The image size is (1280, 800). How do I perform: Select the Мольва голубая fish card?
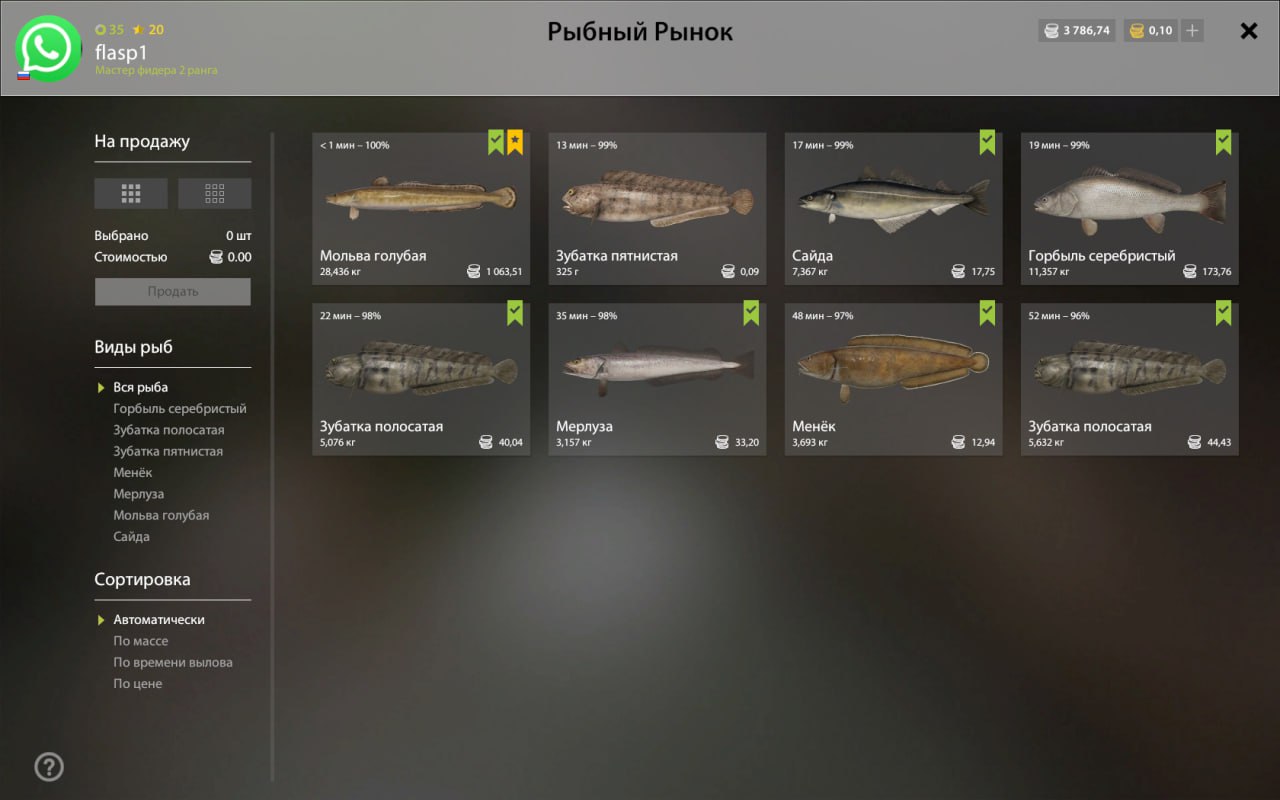pos(421,209)
